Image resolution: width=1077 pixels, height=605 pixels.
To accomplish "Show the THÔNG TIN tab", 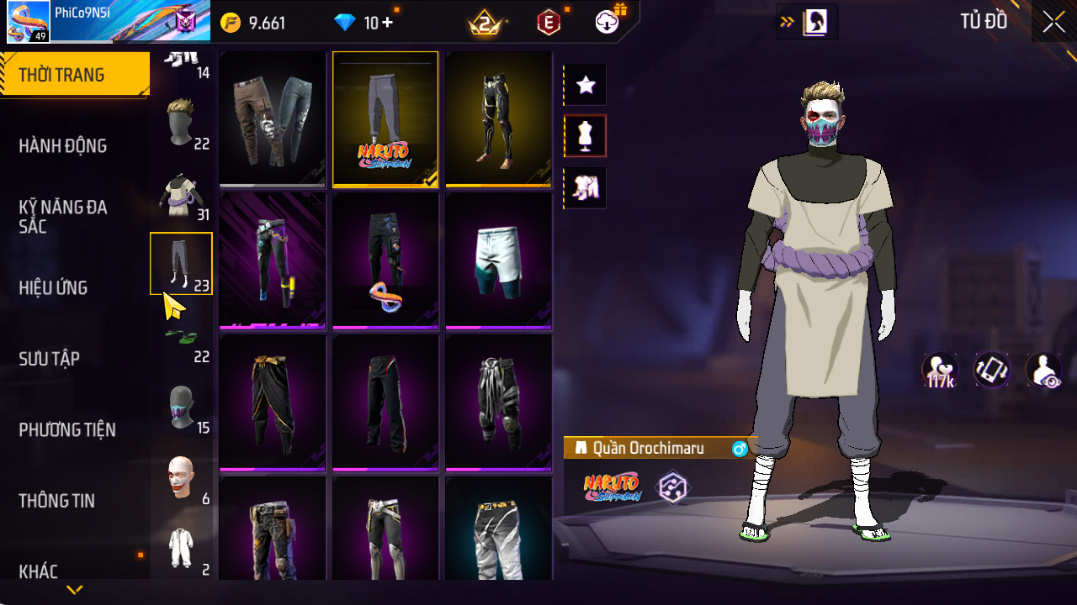I will pyautogui.click(x=57, y=501).
